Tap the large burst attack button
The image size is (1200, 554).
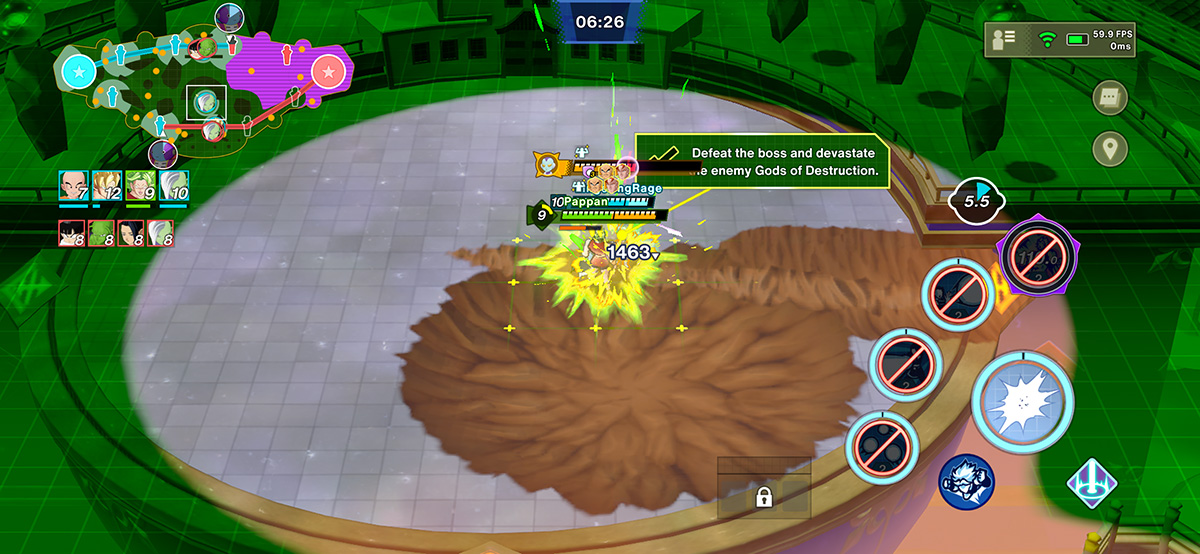1021,402
